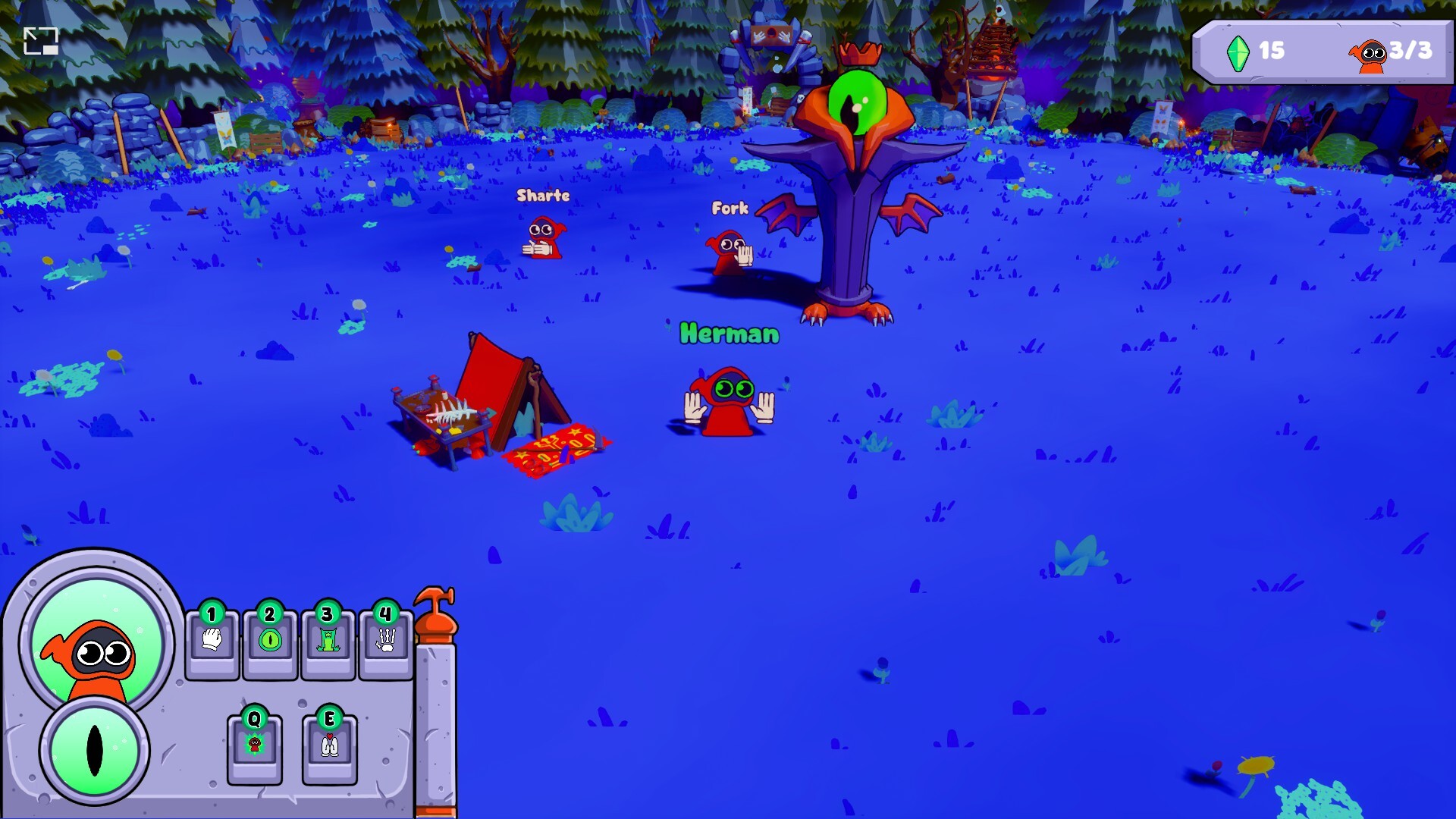Use the praying hands ability on the E slot

[x=330, y=745]
